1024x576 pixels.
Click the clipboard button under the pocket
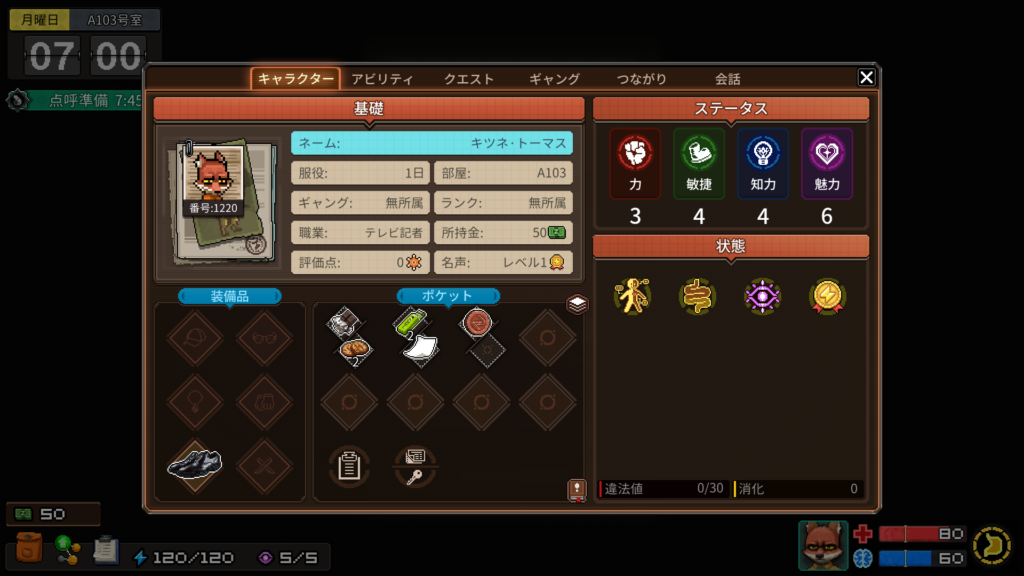tap(349, 466)
